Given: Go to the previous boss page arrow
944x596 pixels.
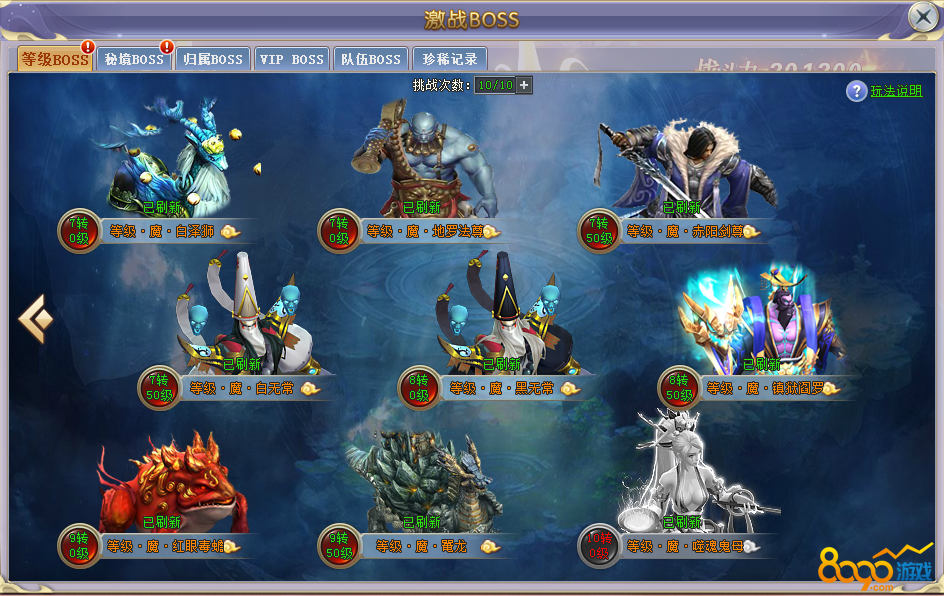Looking at the screenshot, I should point(35,320).
